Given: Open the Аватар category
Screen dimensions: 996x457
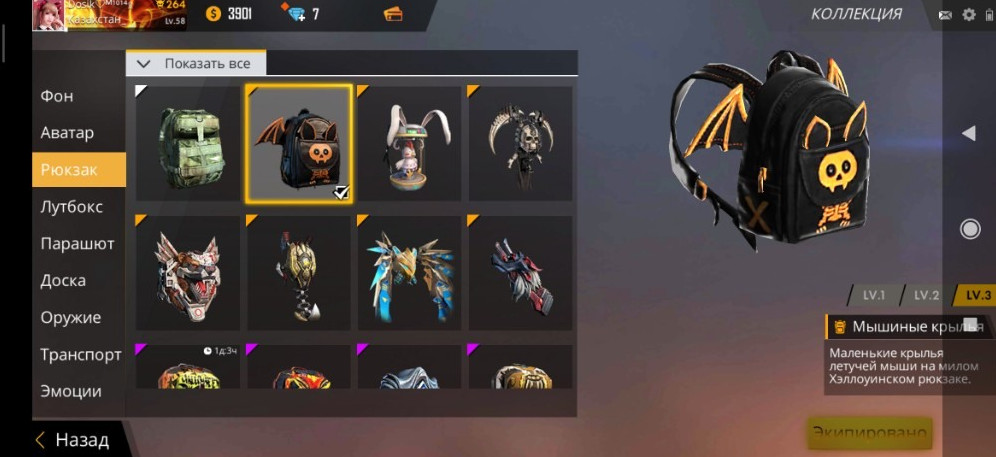Looking at the screenshot, I should point(67,133).
